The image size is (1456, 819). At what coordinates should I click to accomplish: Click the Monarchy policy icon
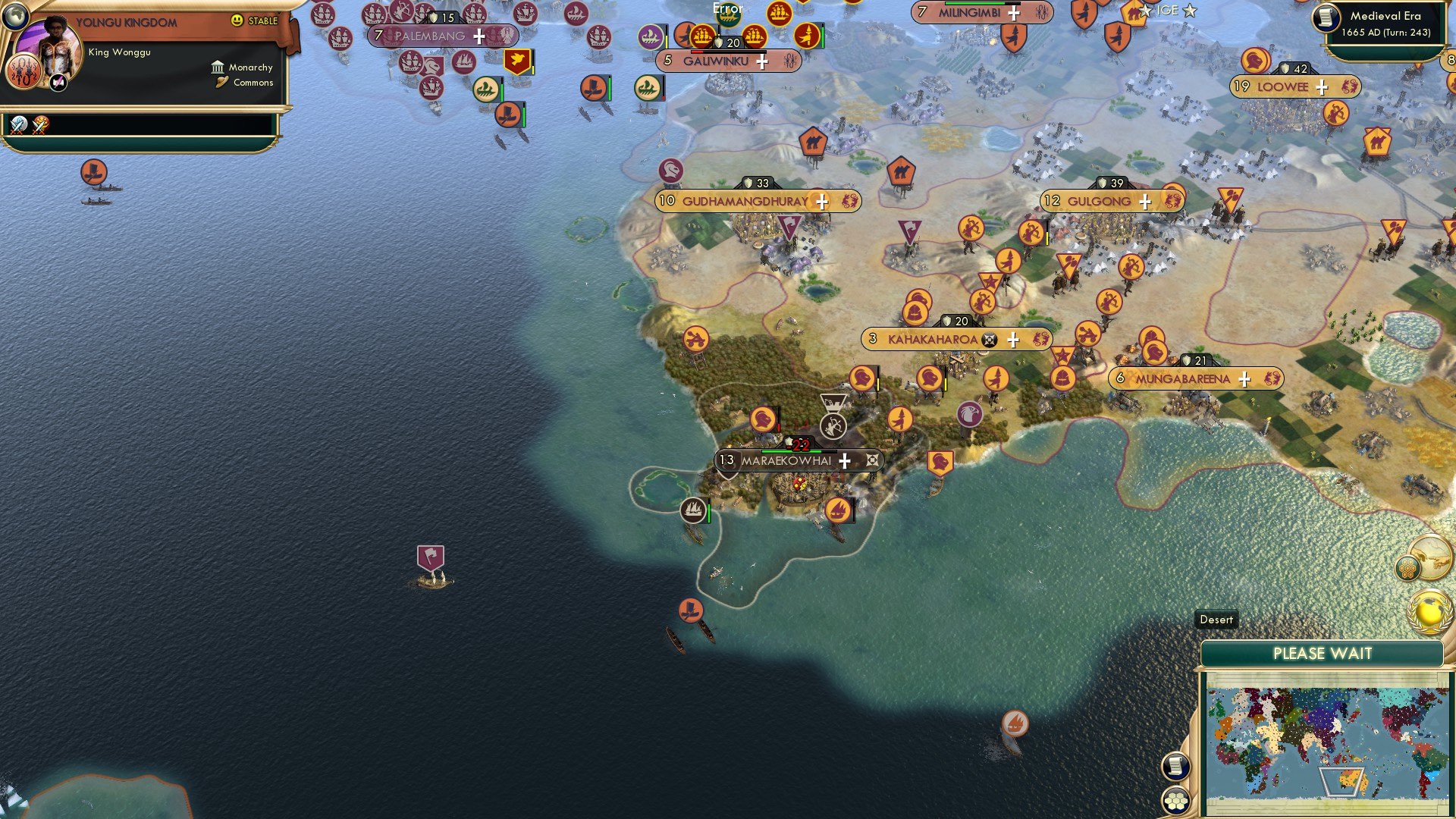click(218, 67)
